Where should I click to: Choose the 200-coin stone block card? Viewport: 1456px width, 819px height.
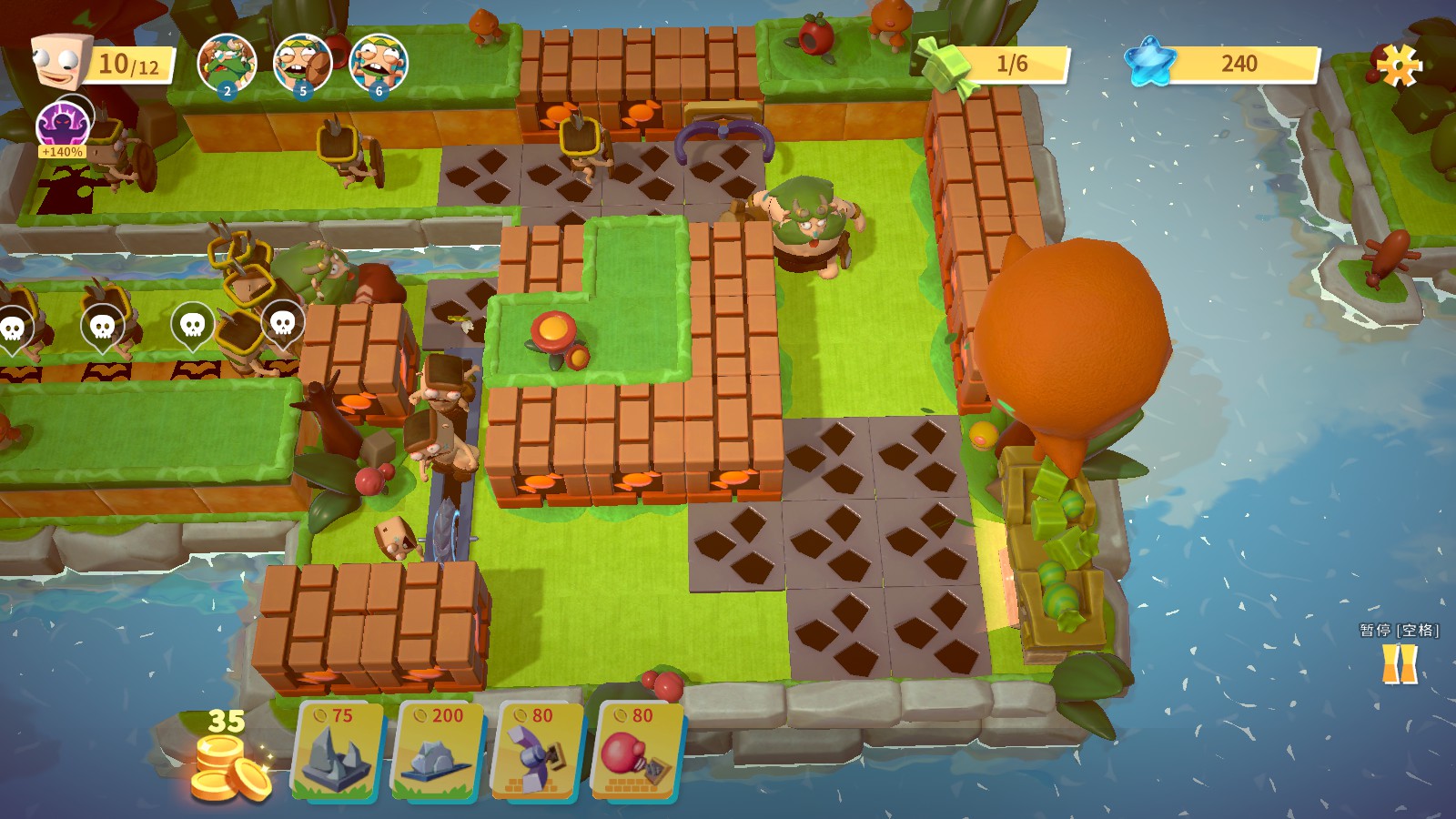[x=439, y=752]
